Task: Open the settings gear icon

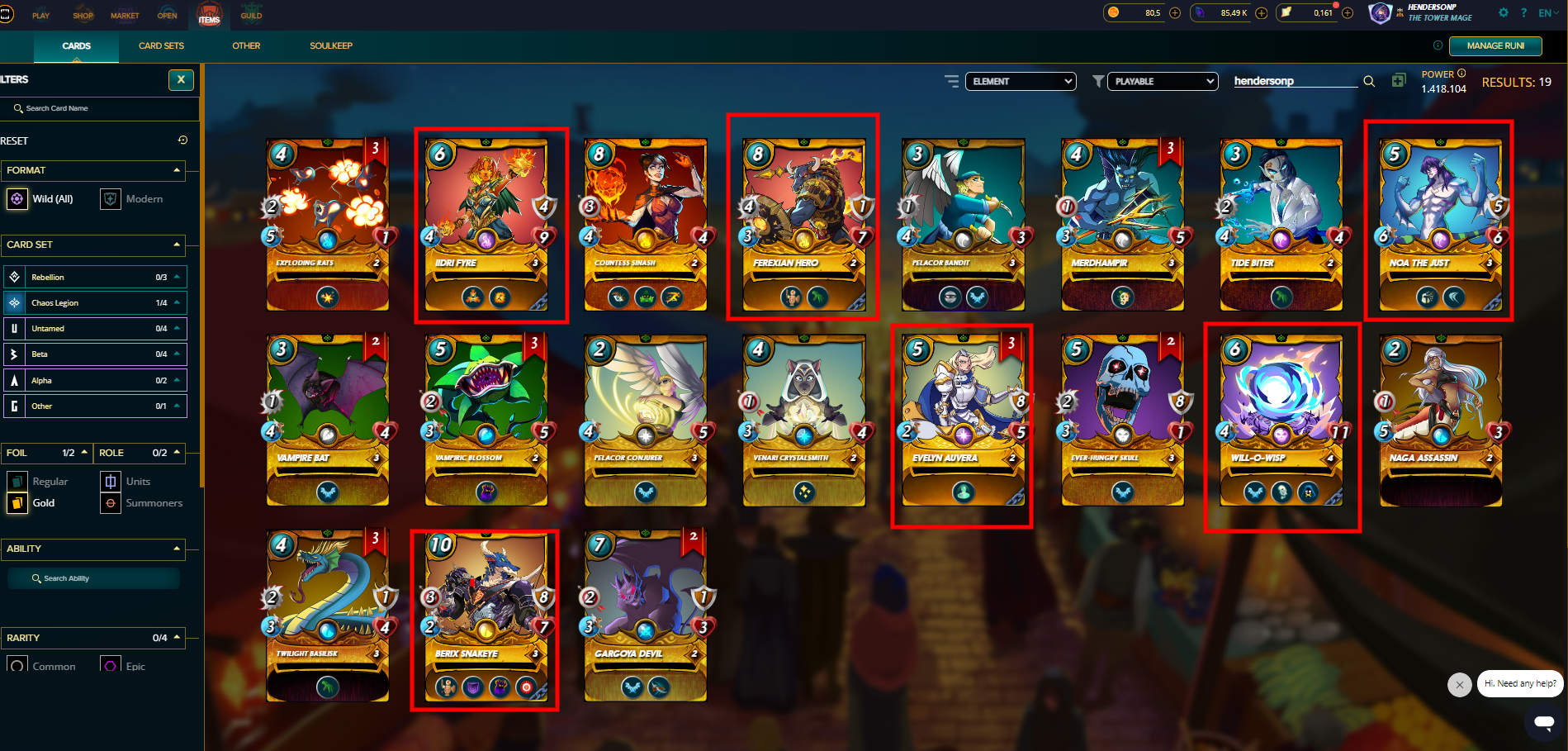Action: tap(1503, 13)
